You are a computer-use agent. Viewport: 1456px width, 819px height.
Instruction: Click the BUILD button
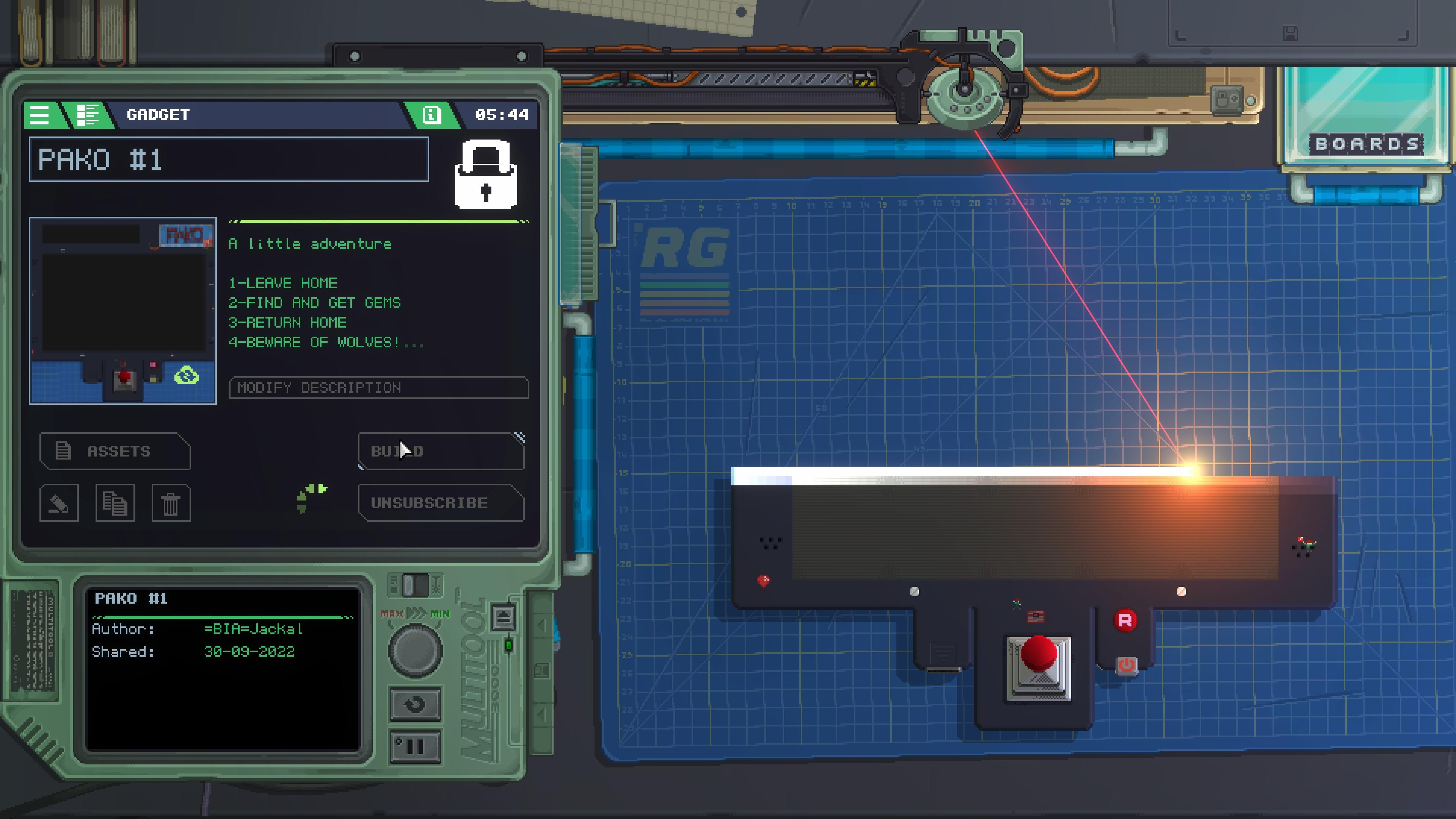[441, 451]
